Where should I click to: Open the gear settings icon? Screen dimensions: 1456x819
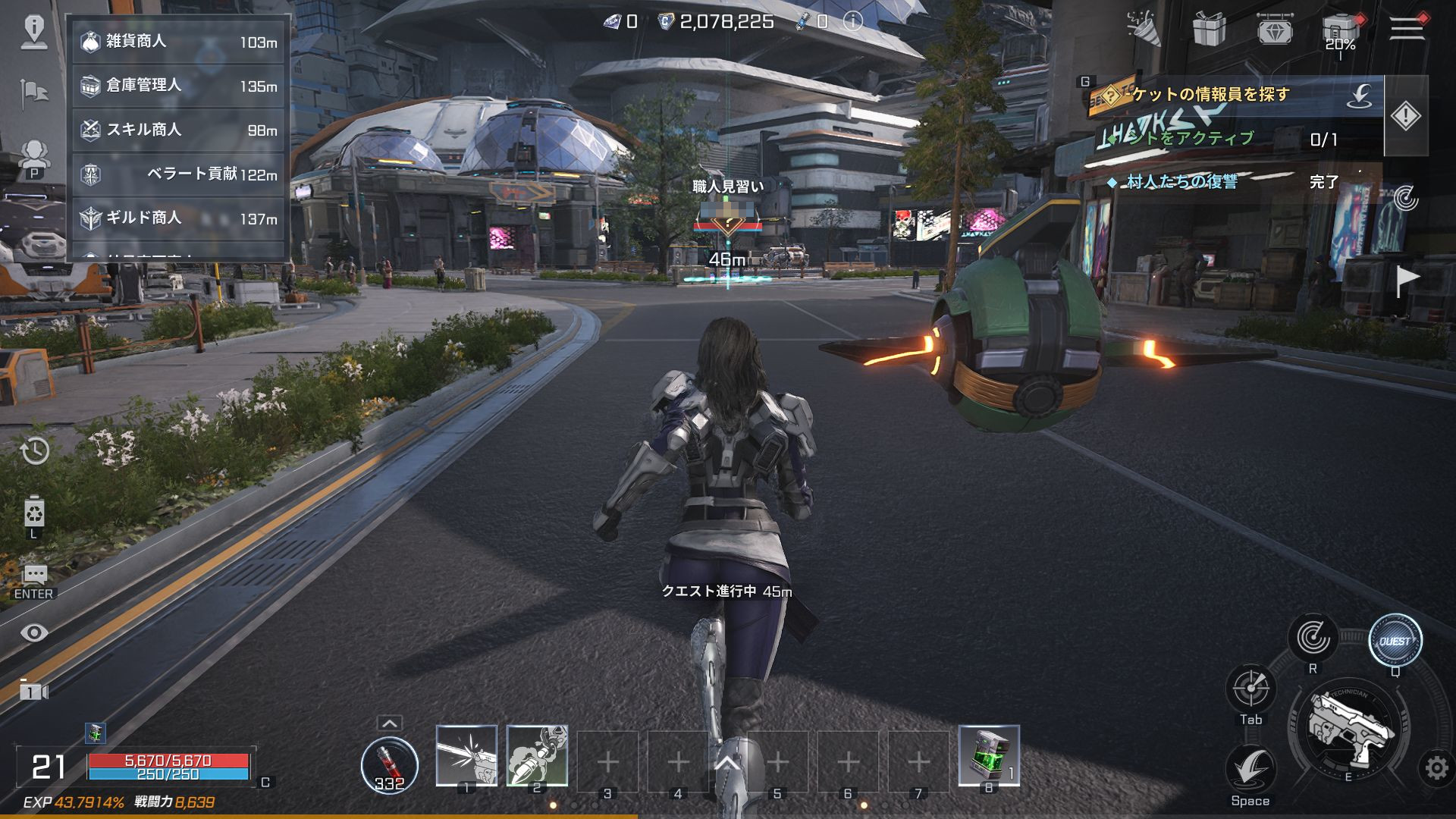[1436, 768]
